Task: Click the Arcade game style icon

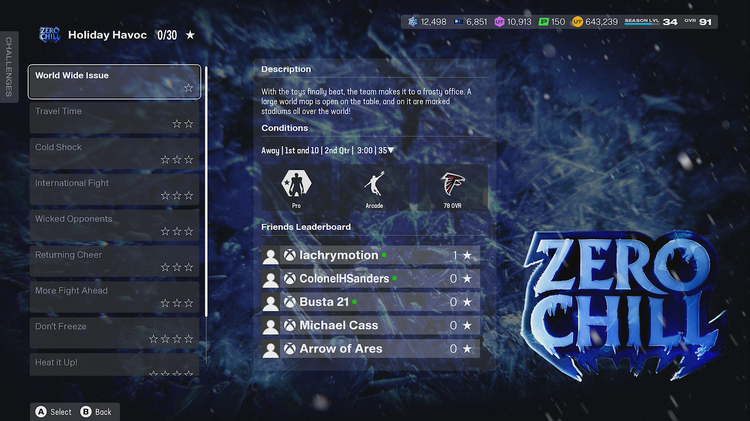Action: click(x=374, y=187)
